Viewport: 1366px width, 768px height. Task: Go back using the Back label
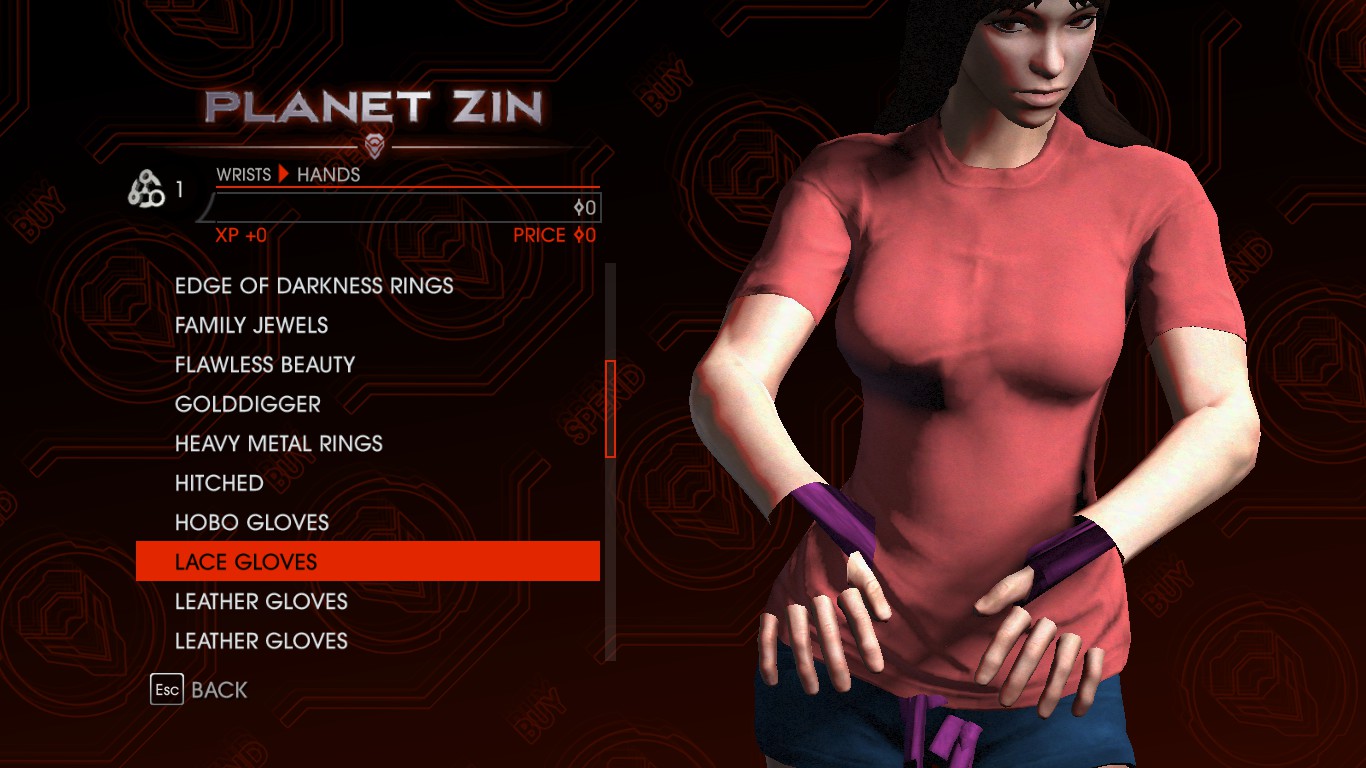click(219, 690)
